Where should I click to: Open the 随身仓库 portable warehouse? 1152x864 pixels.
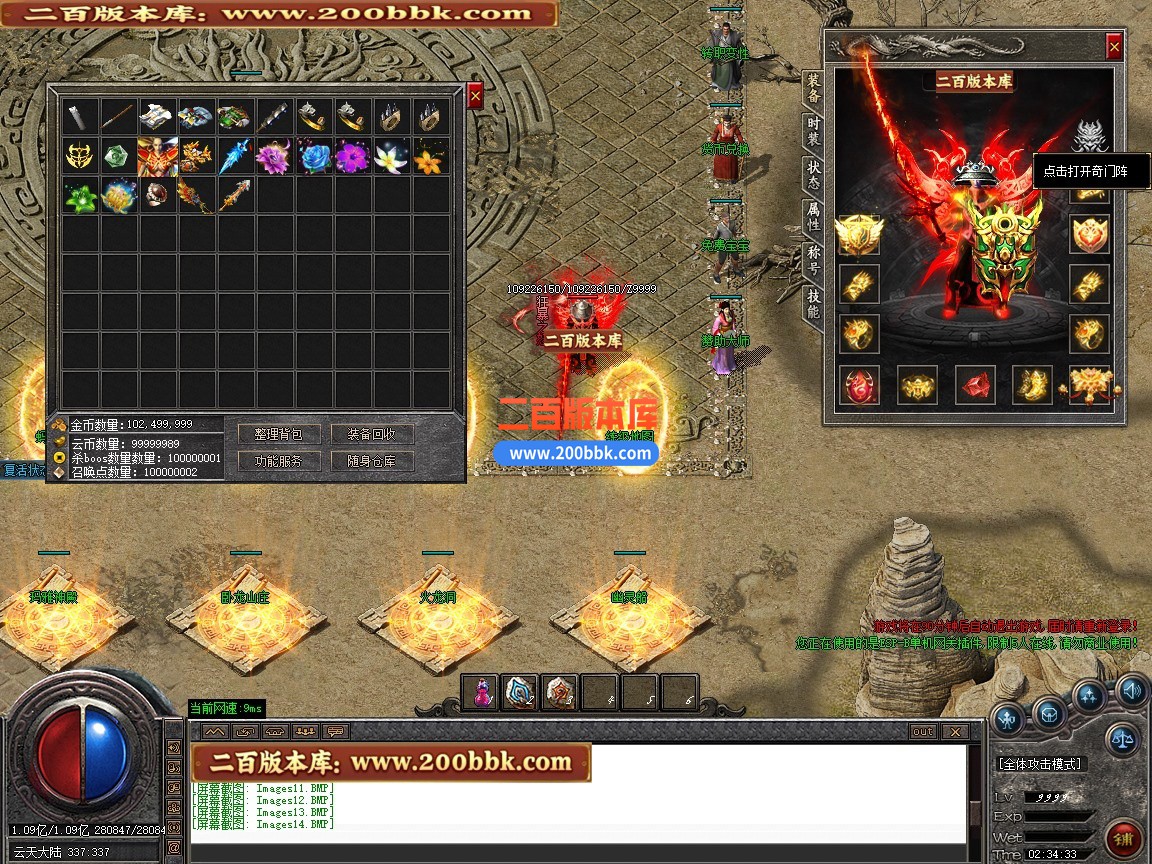372,461
